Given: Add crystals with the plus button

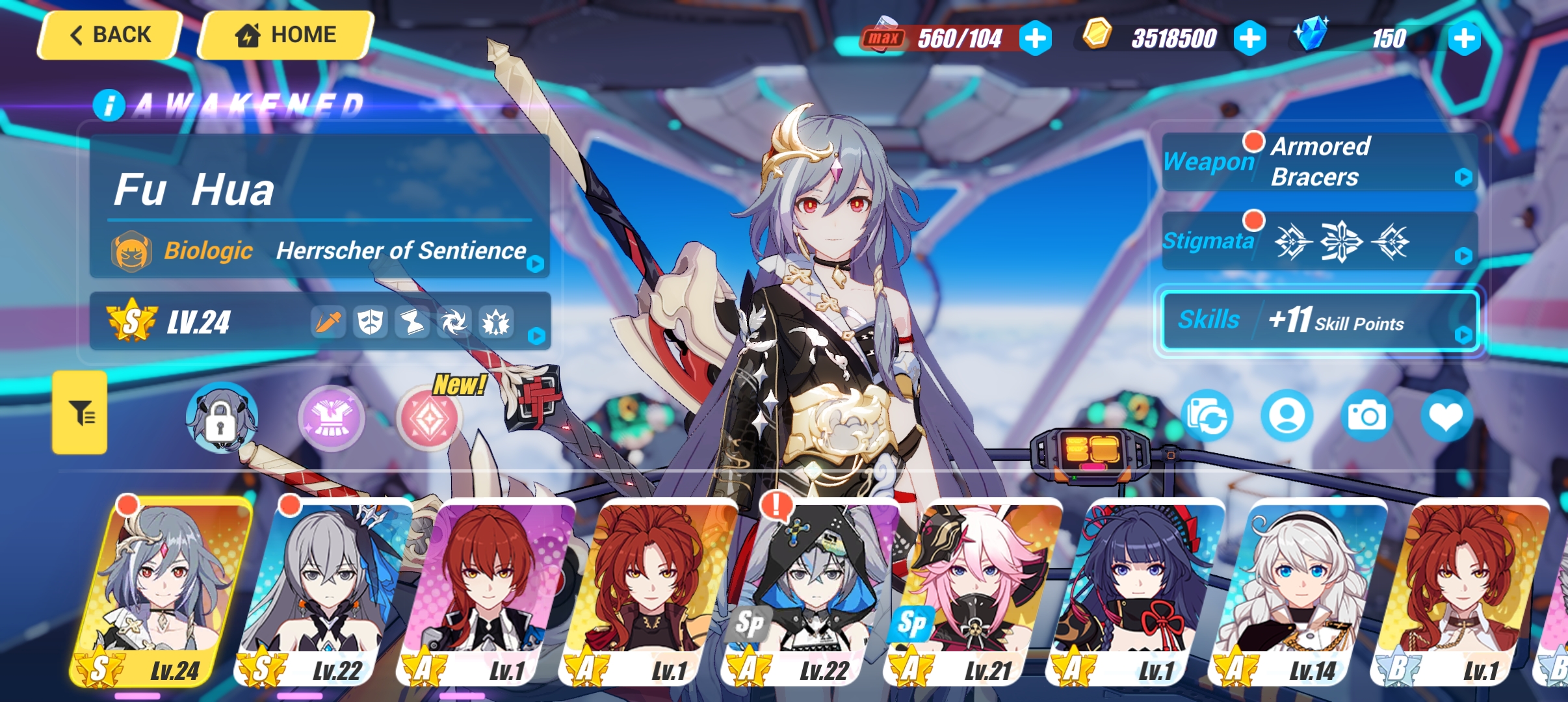Looking at the screenshot, I should point(1465,38).
